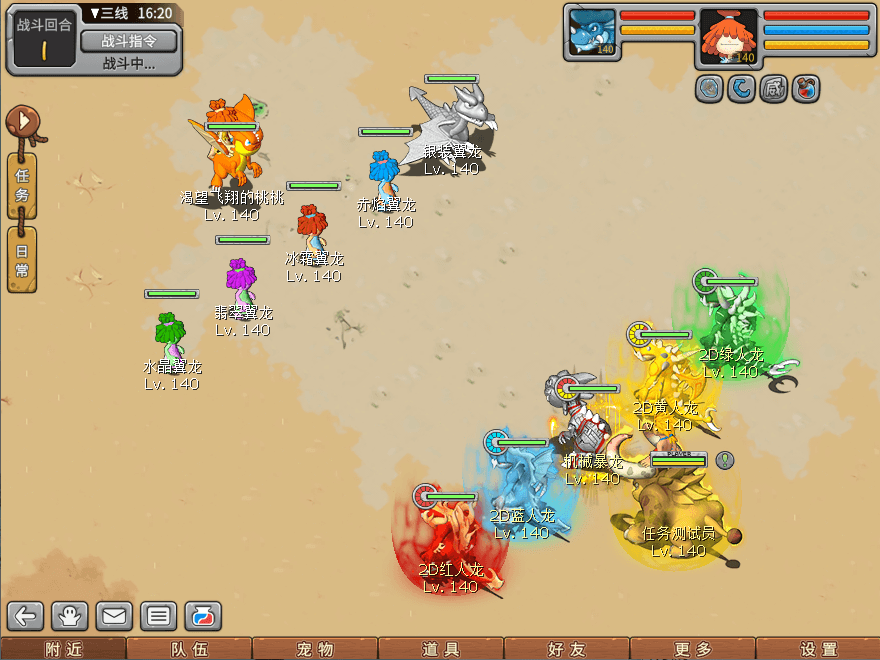
Task: Expand the round arrow side panel toggle
Action: (x=22, y=123)
